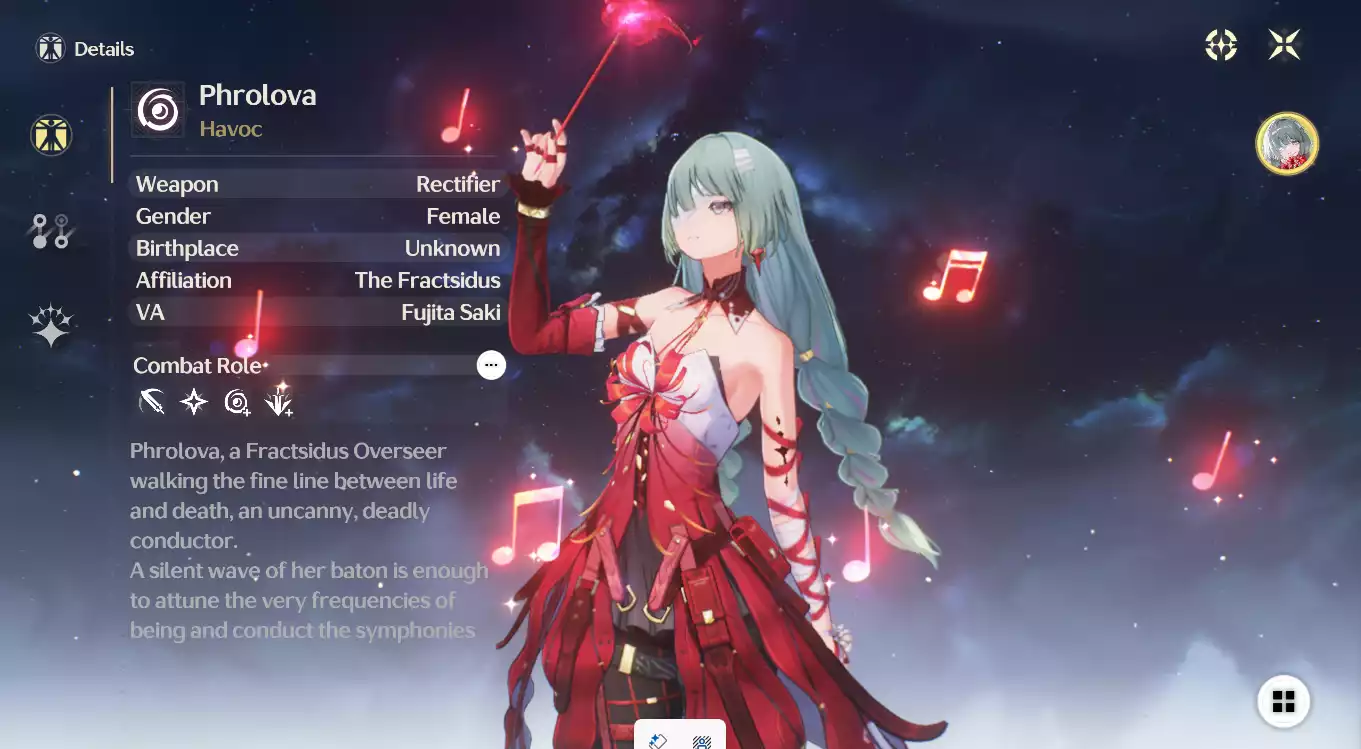Select the skill tree sidebar icon

[x=51, y=230]
